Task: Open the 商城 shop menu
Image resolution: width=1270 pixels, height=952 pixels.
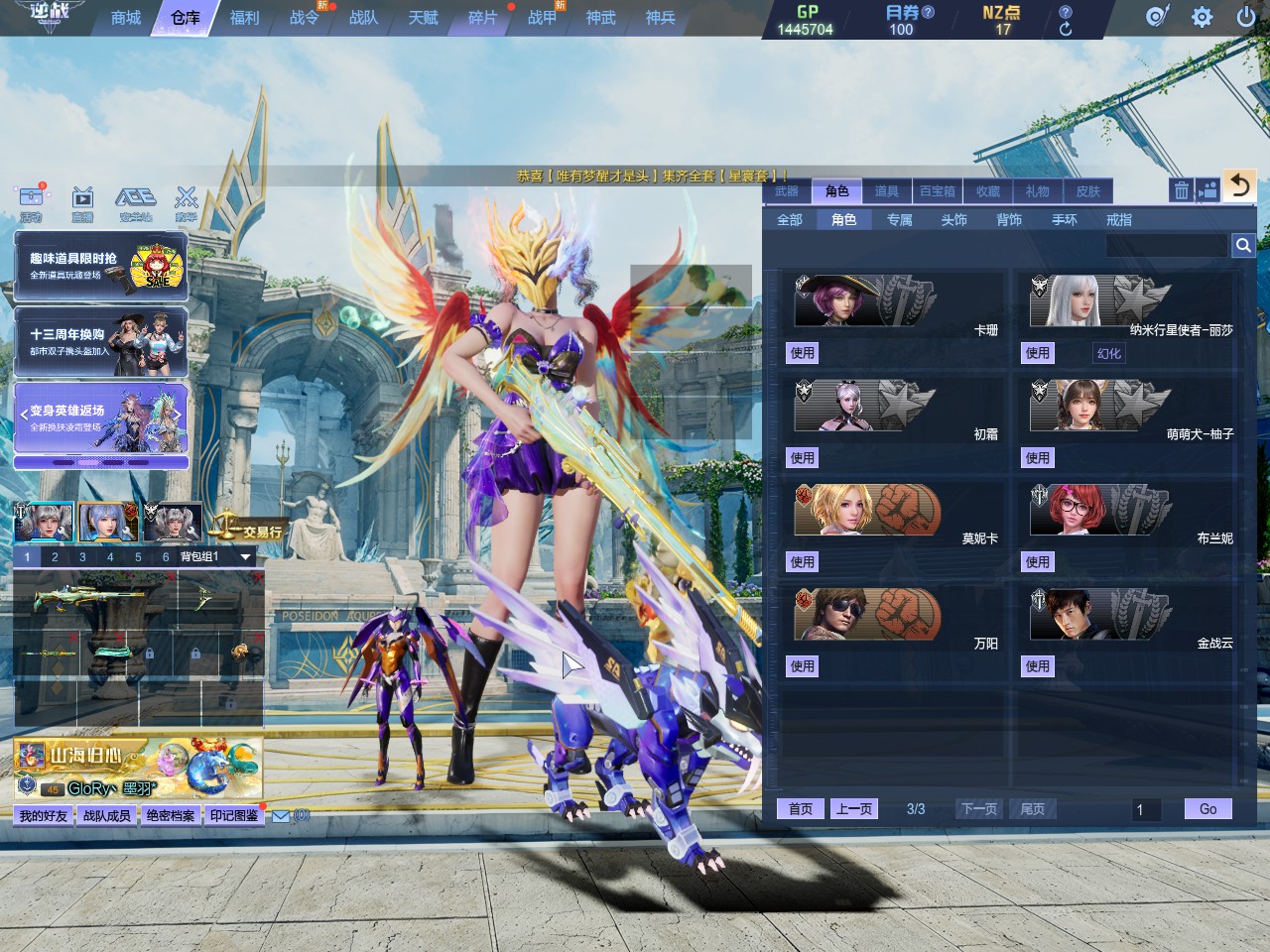Action: click(126, 18)
